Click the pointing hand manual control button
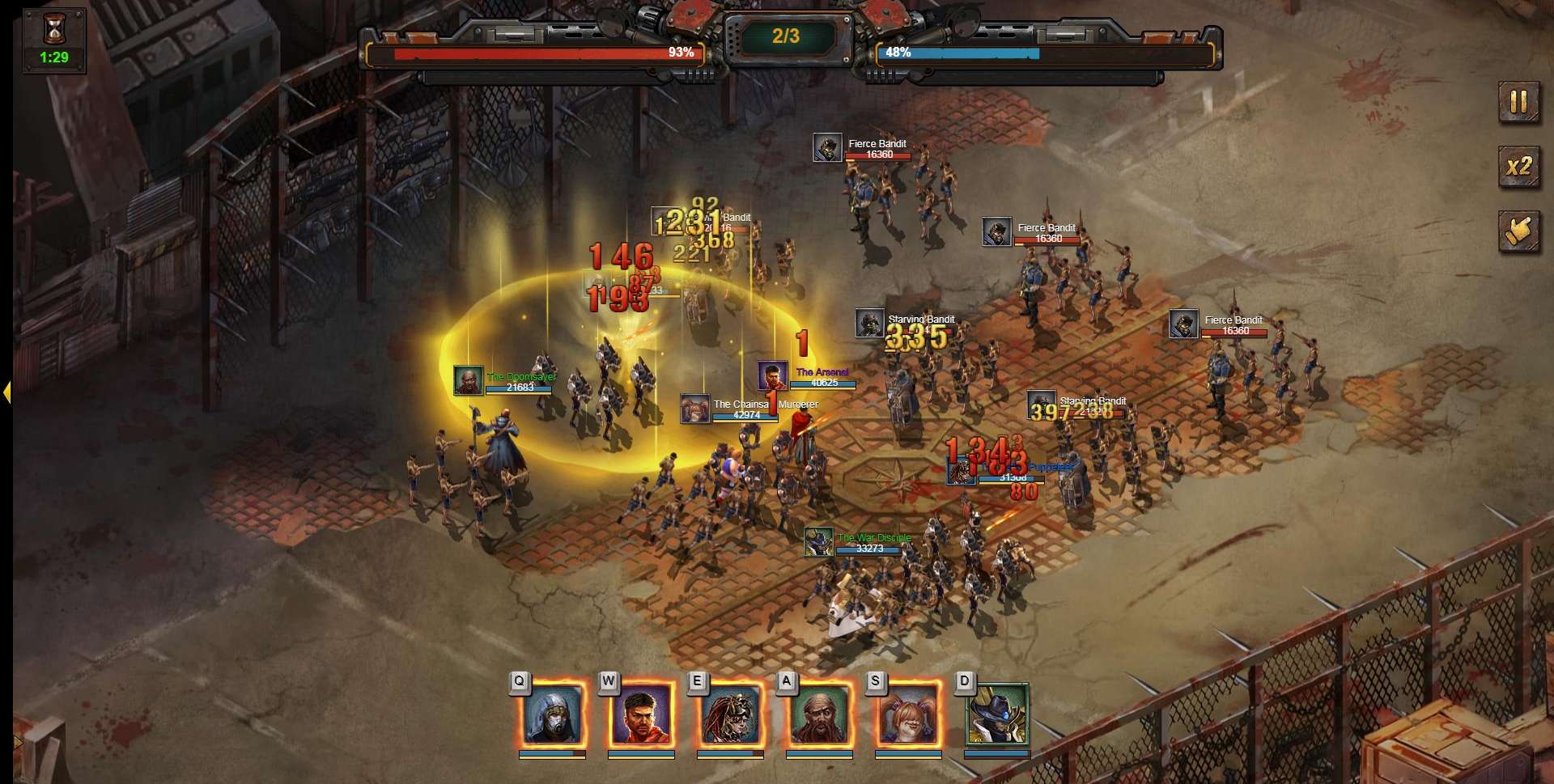 click(1518, 231)
